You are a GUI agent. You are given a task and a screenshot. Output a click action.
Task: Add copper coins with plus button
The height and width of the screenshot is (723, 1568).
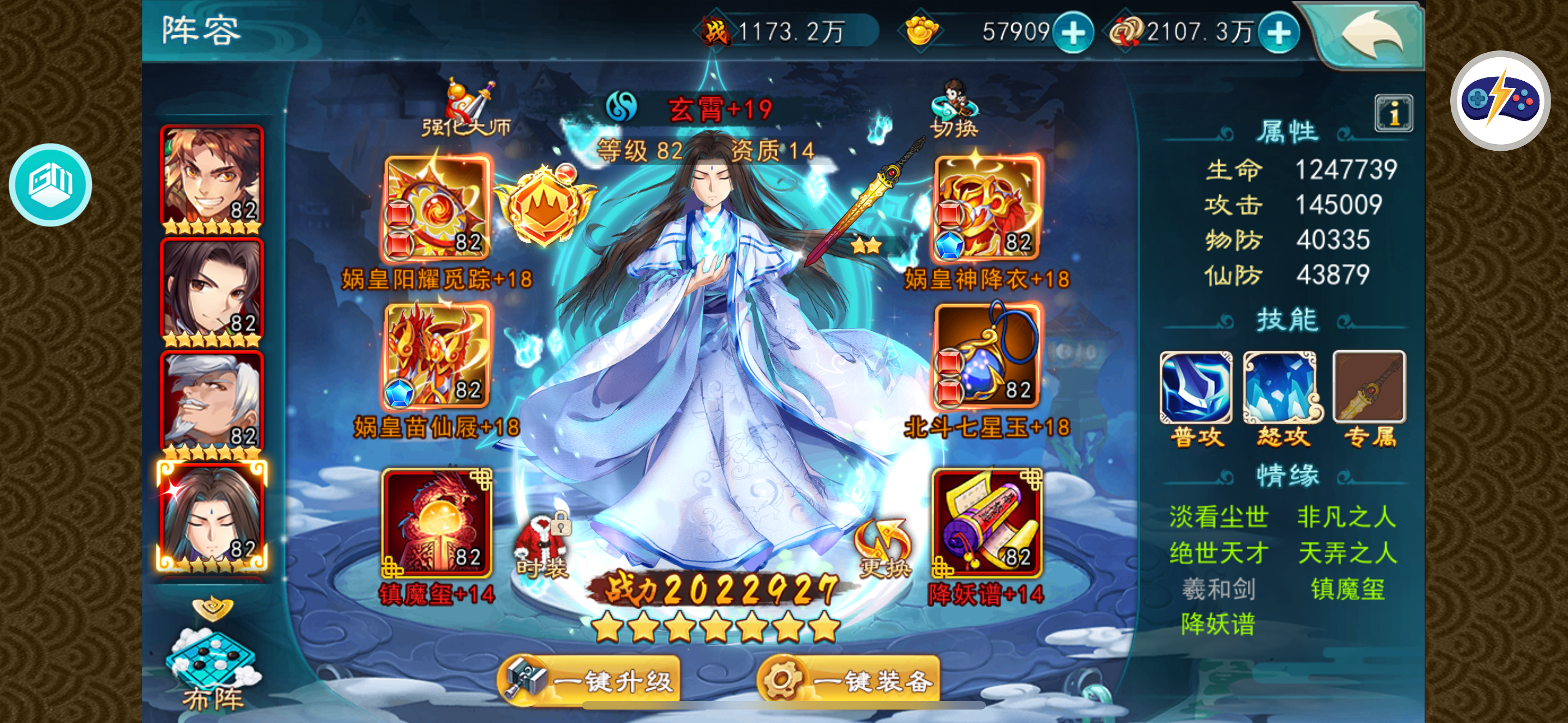click(x=1278, y=33)
